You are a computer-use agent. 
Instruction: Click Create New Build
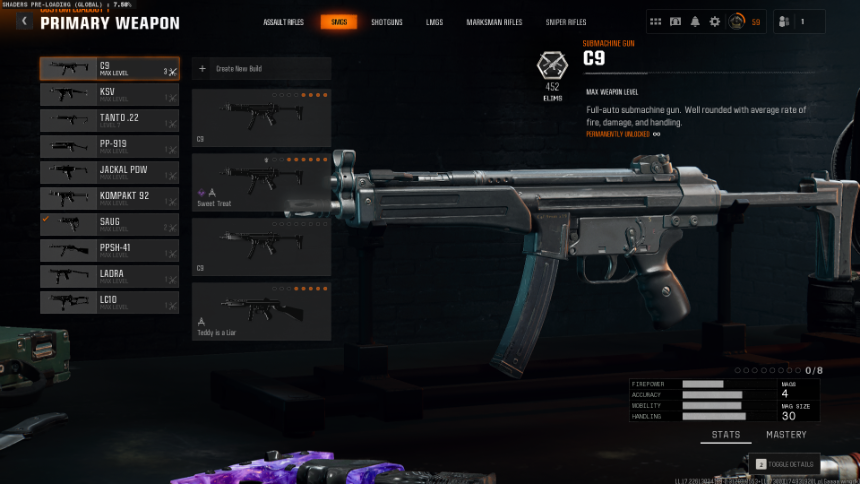pos(261,69)
